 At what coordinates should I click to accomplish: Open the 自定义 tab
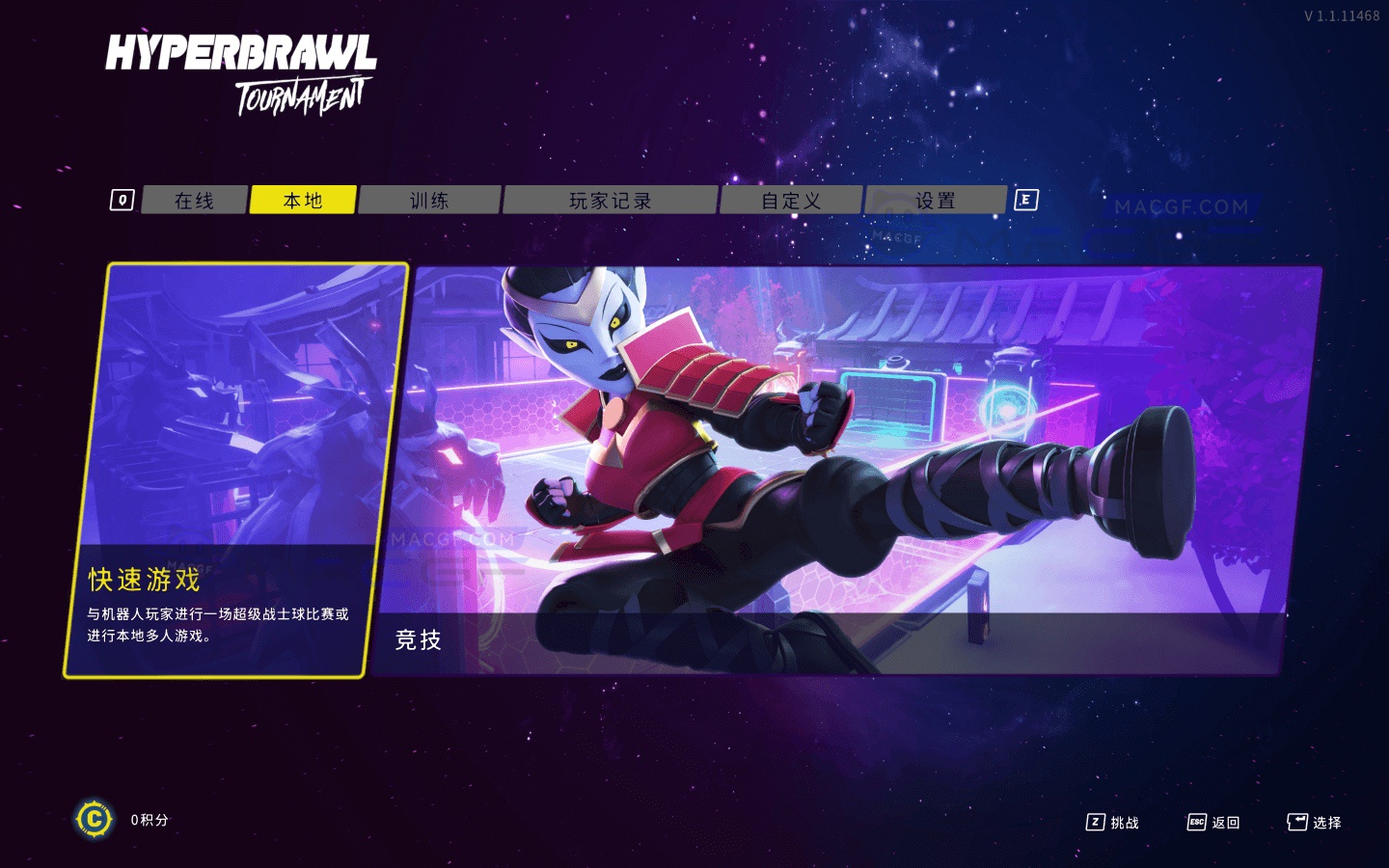791,200
